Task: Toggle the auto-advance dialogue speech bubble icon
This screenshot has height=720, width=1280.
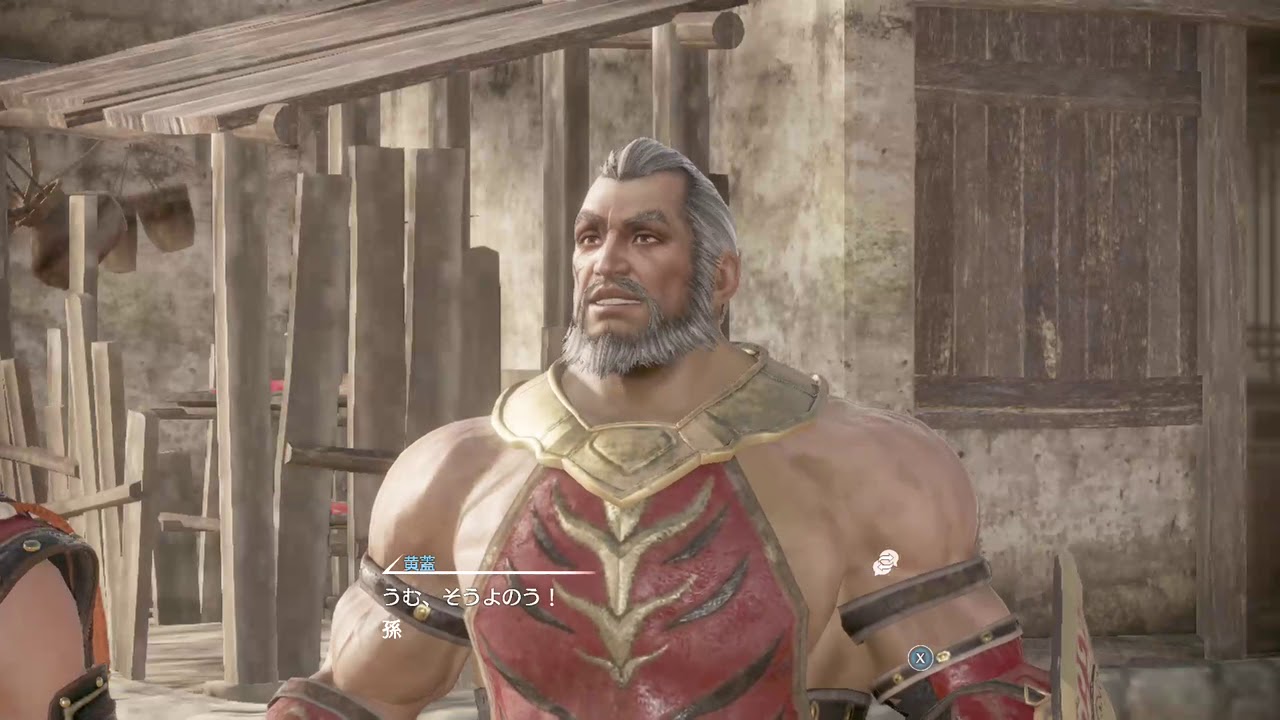Action: (885, 564)
